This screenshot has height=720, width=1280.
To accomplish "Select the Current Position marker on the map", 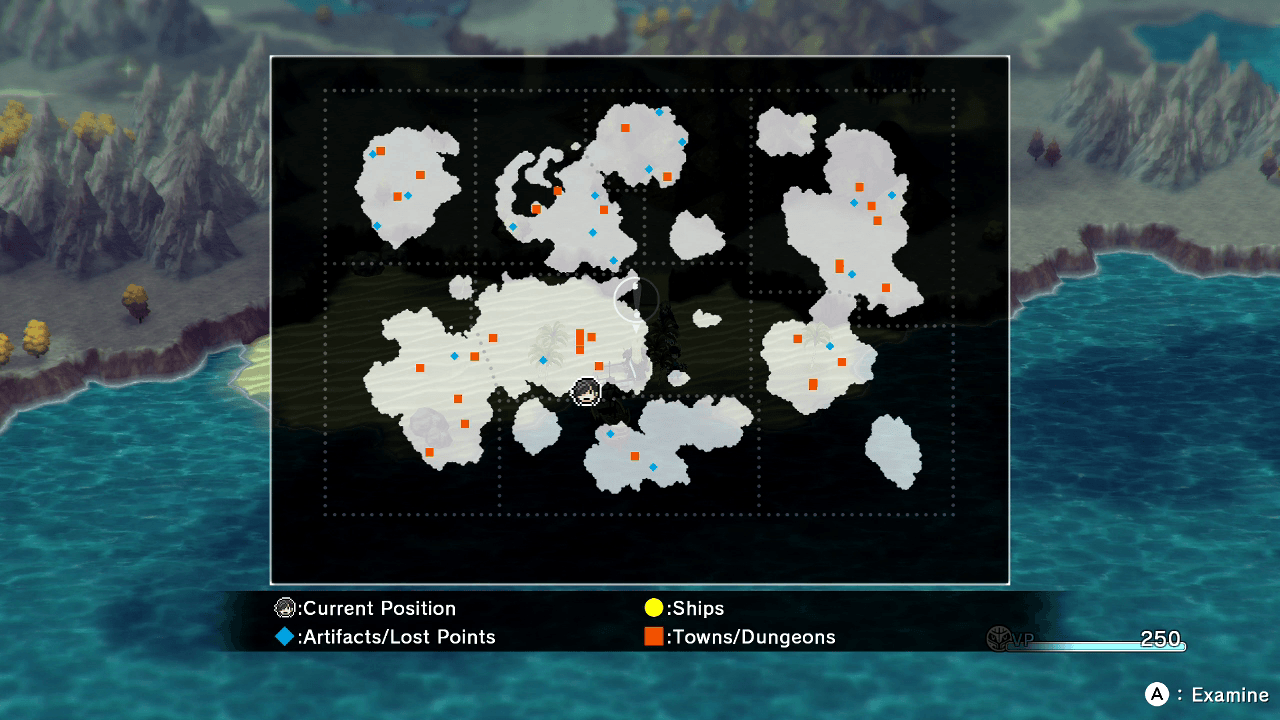I will 586,391.
